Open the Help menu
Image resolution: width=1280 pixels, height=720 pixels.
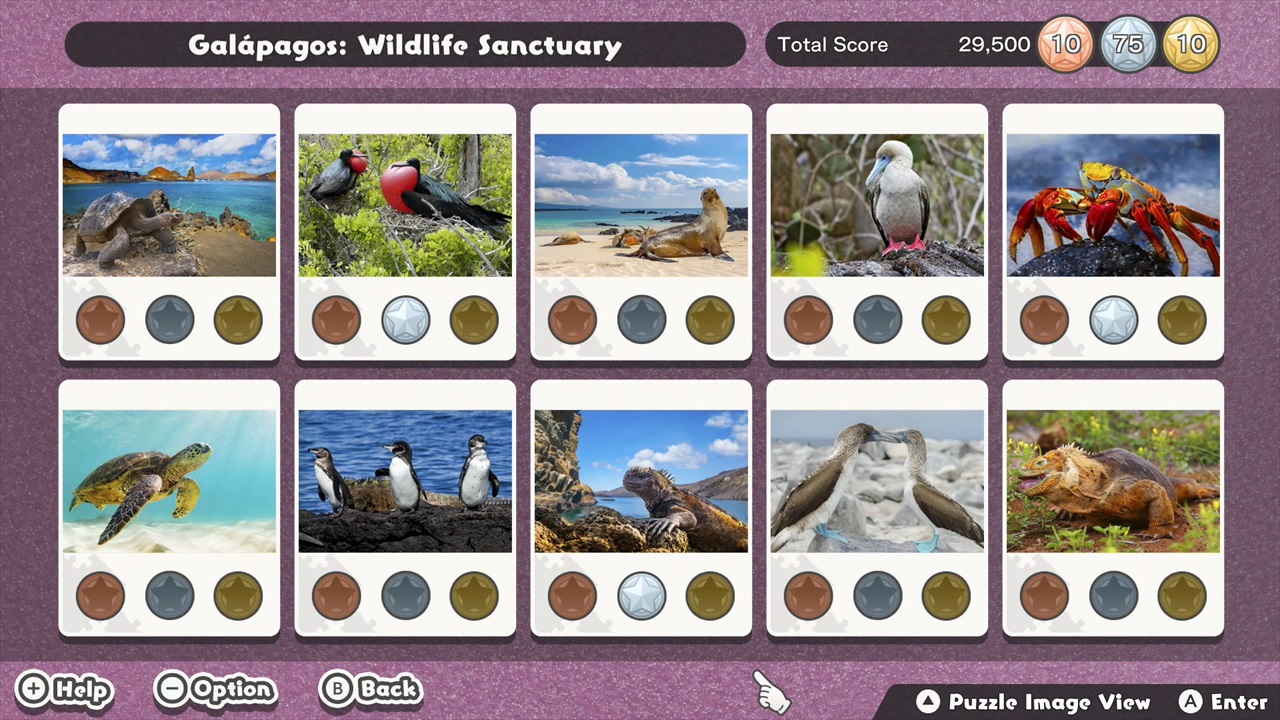[x=64, y=689]
